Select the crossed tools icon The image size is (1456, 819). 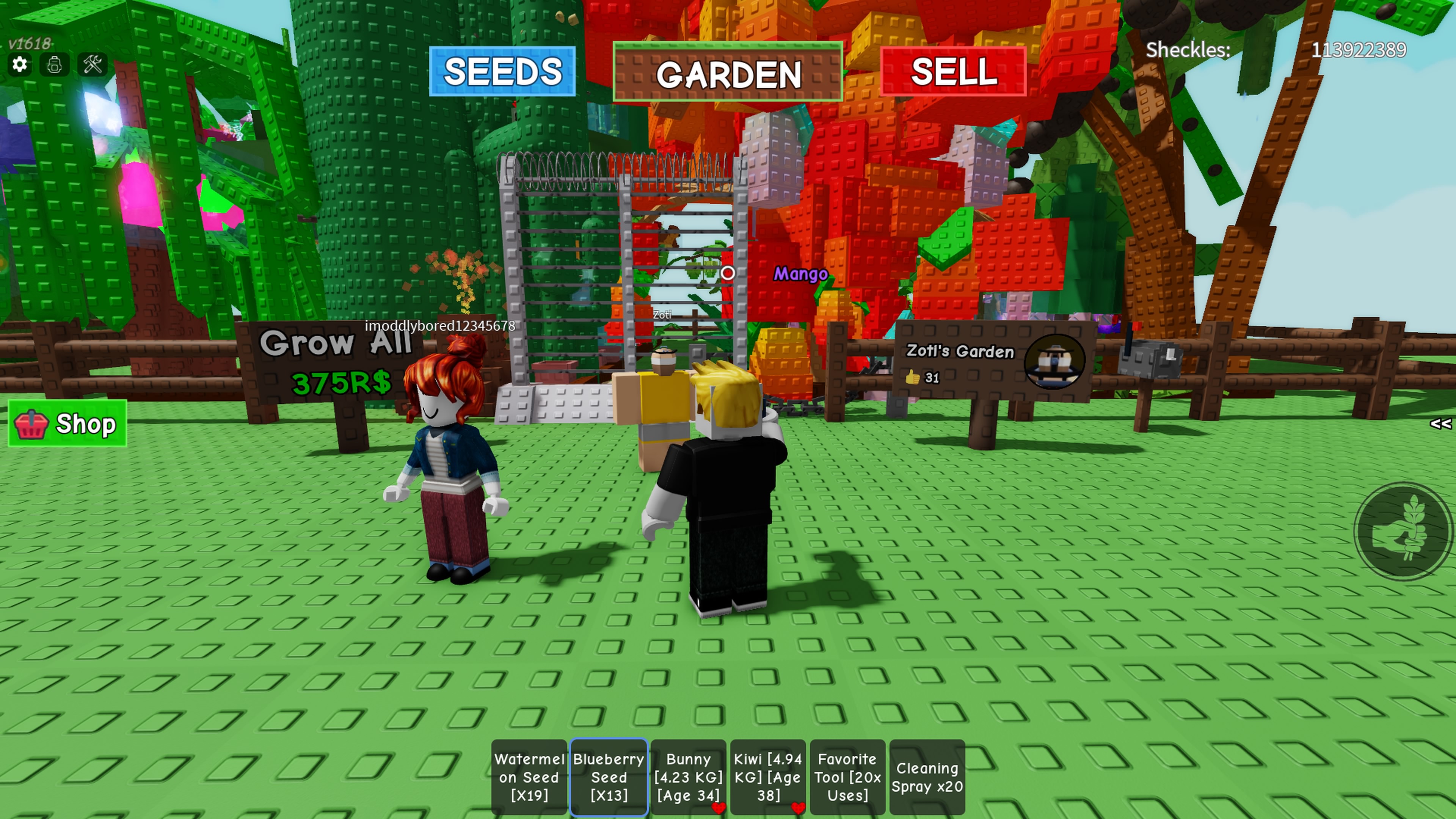point(93,64)
